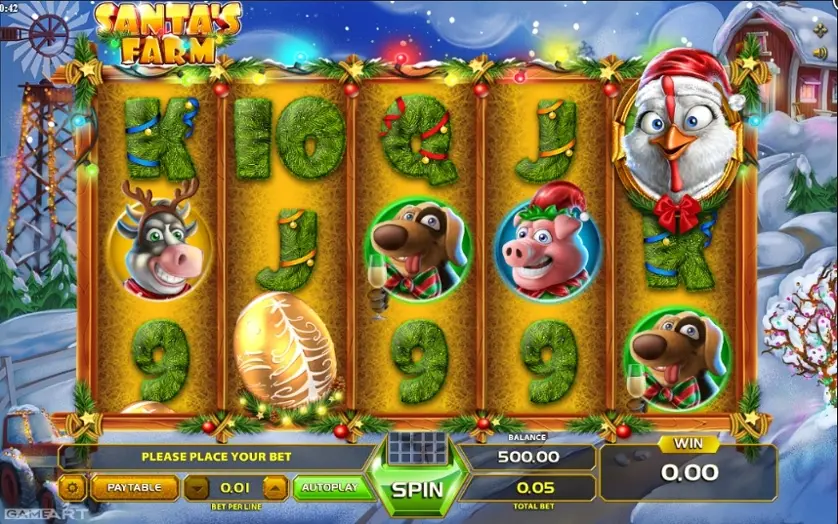Viewport: 838px width, 524px height.
Task: Increase the bet per line
Action: (x=275, y=488)
